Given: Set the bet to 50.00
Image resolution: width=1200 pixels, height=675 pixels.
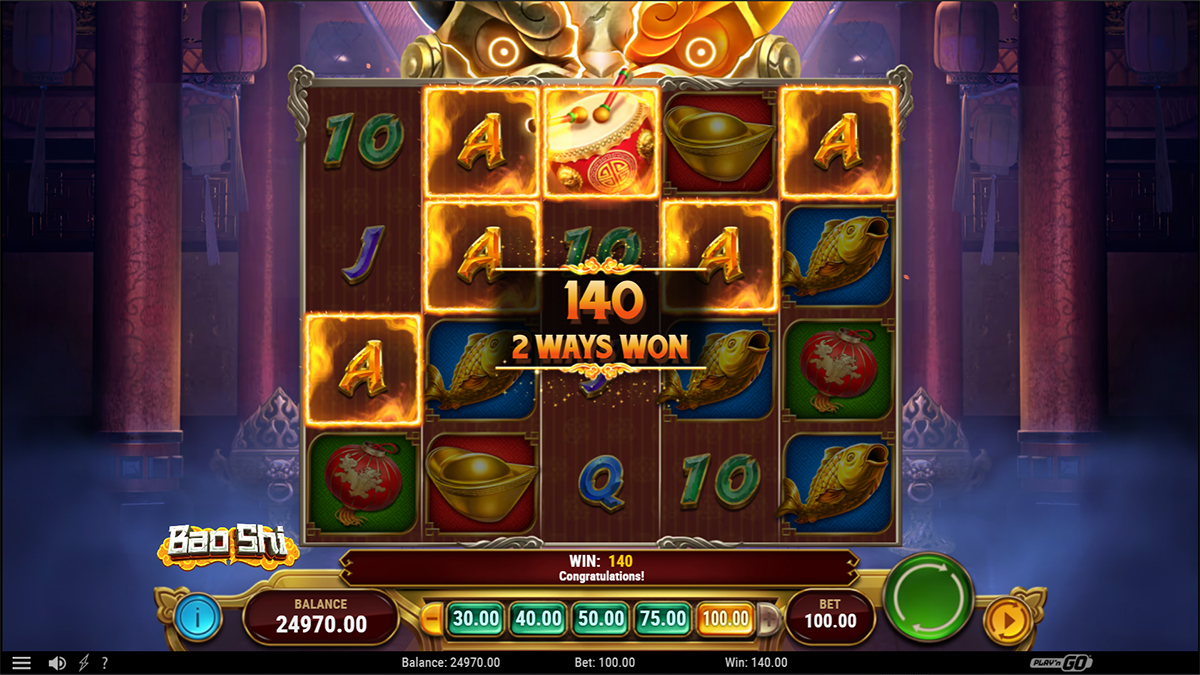Looking at the screenshot, I should 600,619.
